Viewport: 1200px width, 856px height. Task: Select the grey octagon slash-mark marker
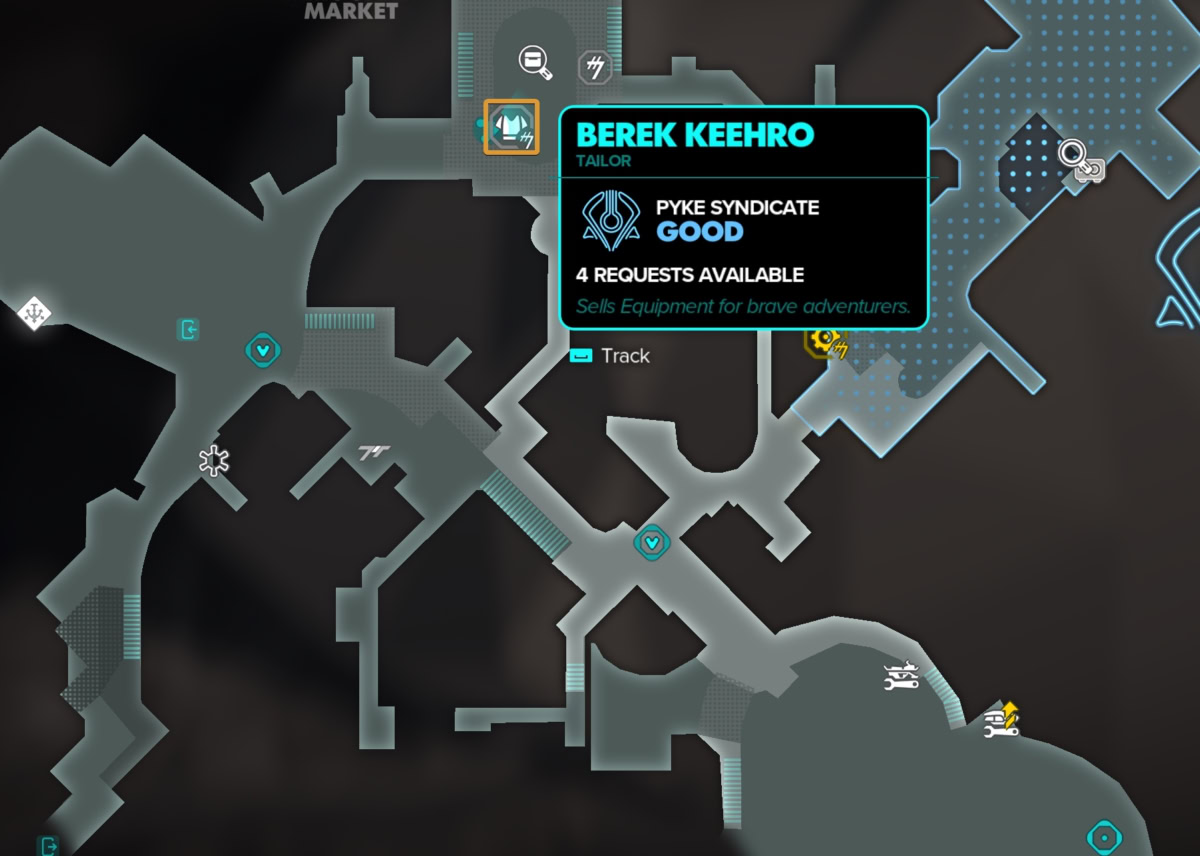595,68
